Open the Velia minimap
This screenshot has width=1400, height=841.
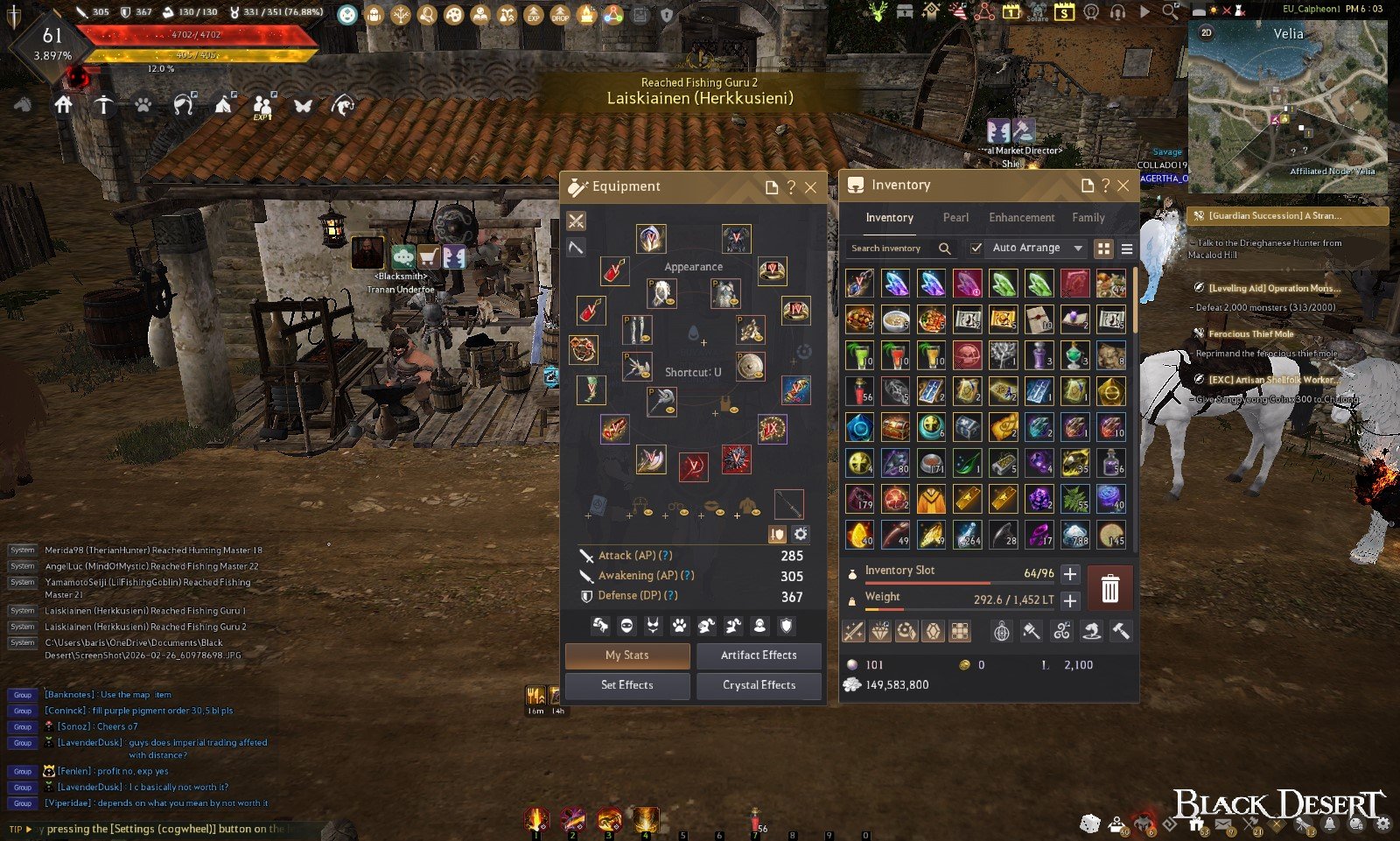1287,105
